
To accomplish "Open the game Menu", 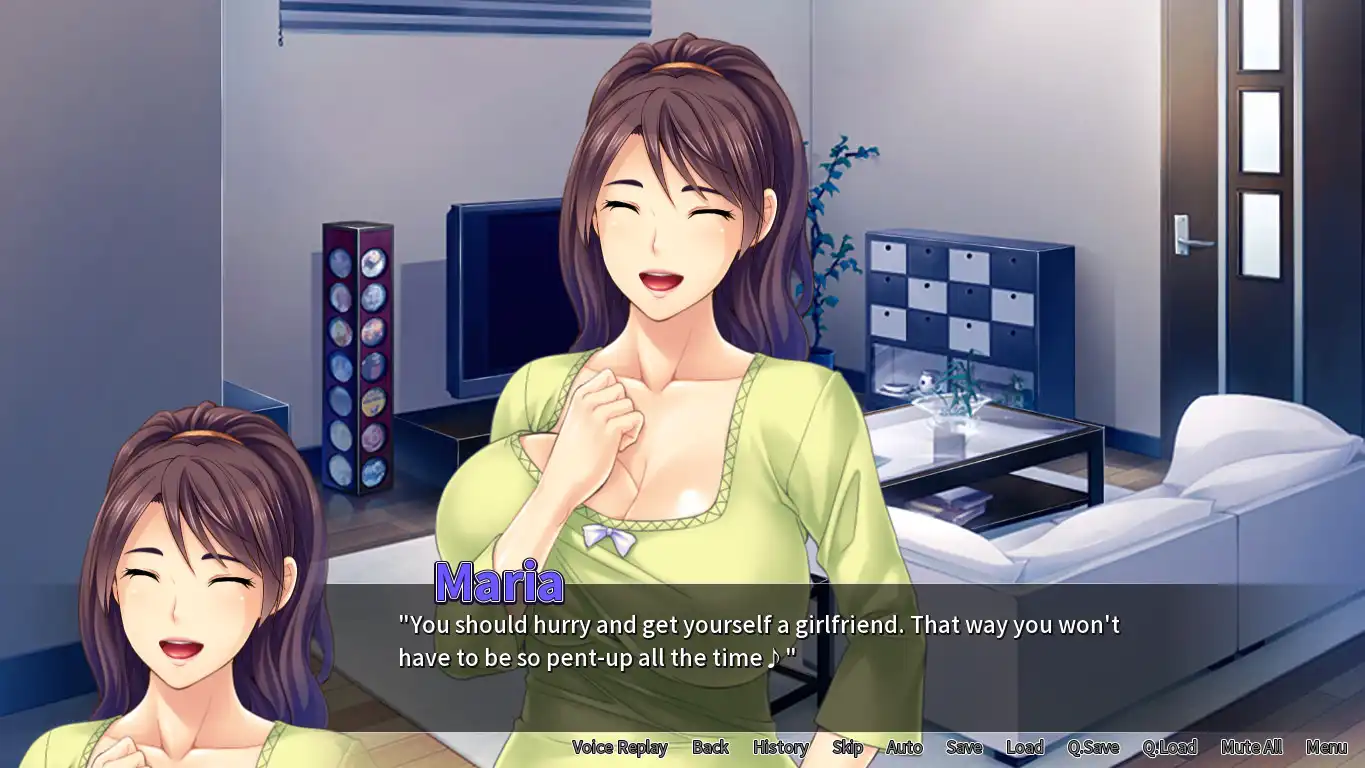I will point(1326,747).
